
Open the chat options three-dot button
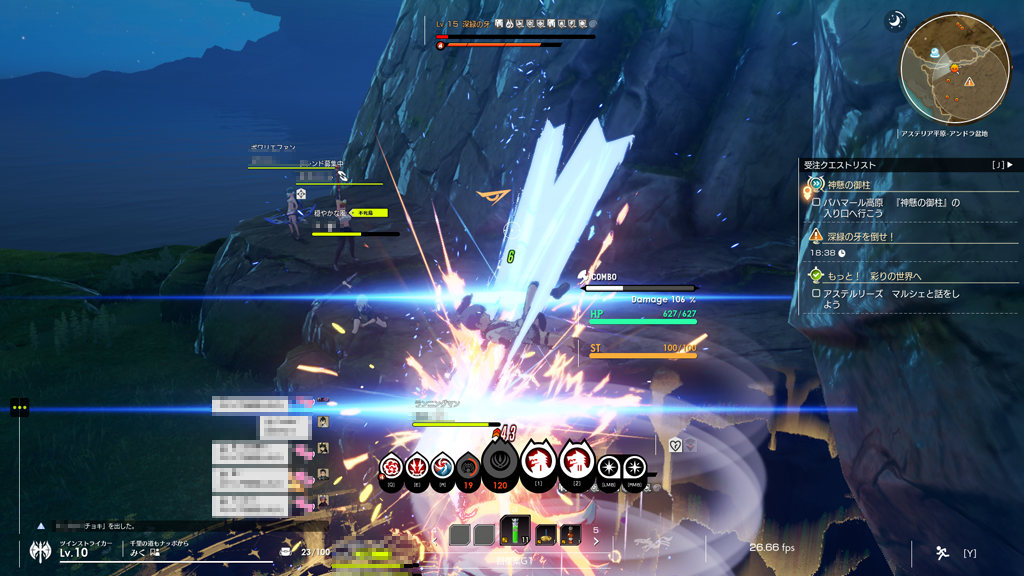point(19,407)
